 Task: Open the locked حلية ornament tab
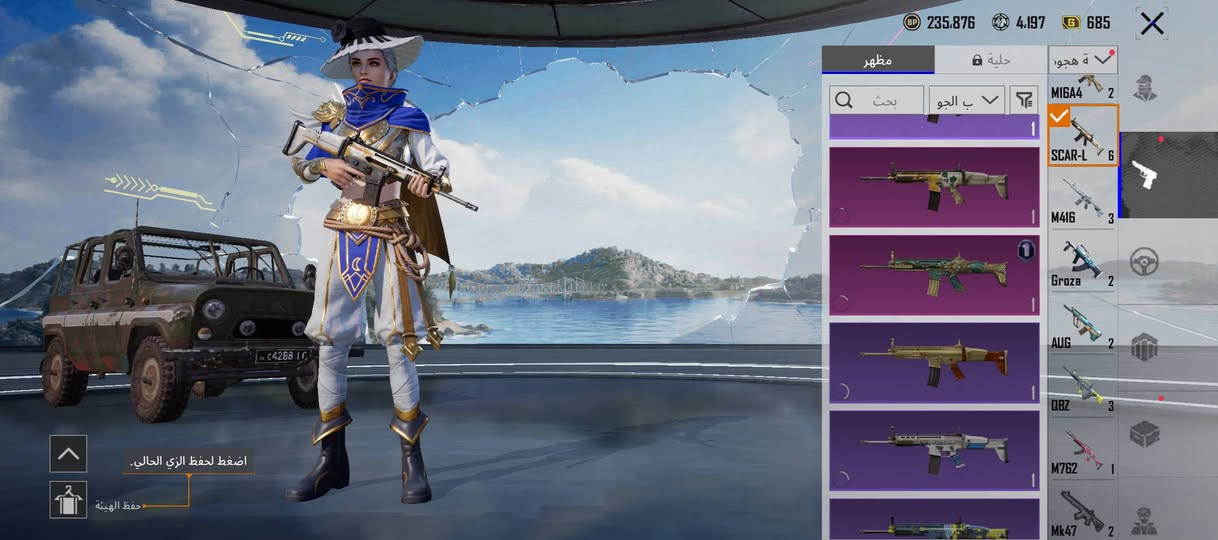tap(991, 60)
